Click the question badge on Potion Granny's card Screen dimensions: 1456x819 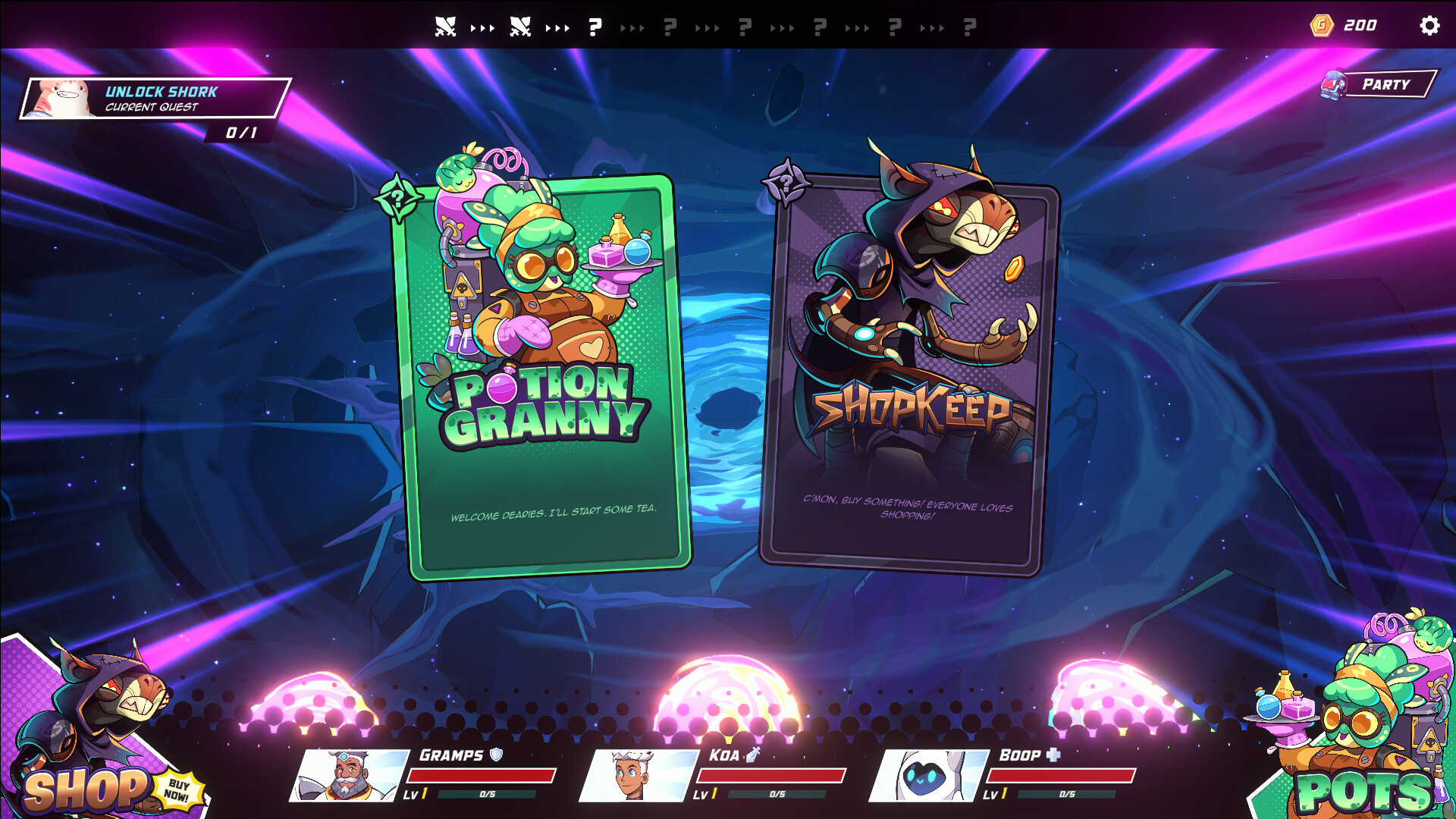[397, 200]
